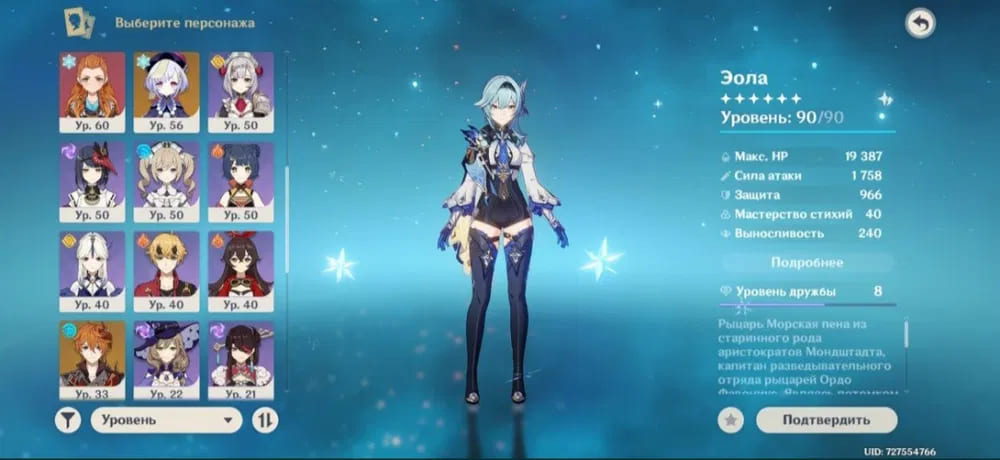Screen dimensions: 1000x460
Task: Select Amber with the red bow
Action: tap(241, 269)
